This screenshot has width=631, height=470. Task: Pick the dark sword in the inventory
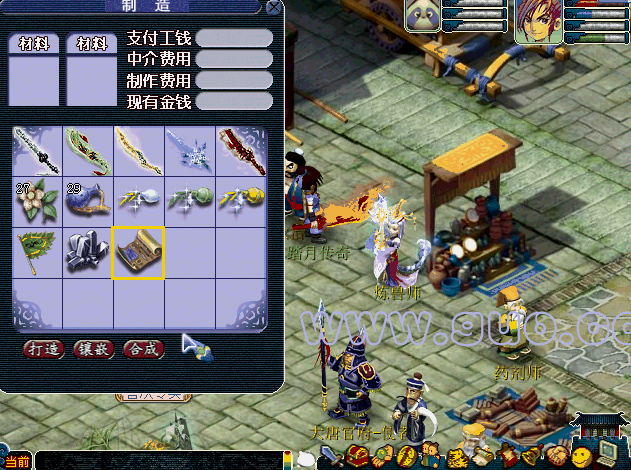36,151
